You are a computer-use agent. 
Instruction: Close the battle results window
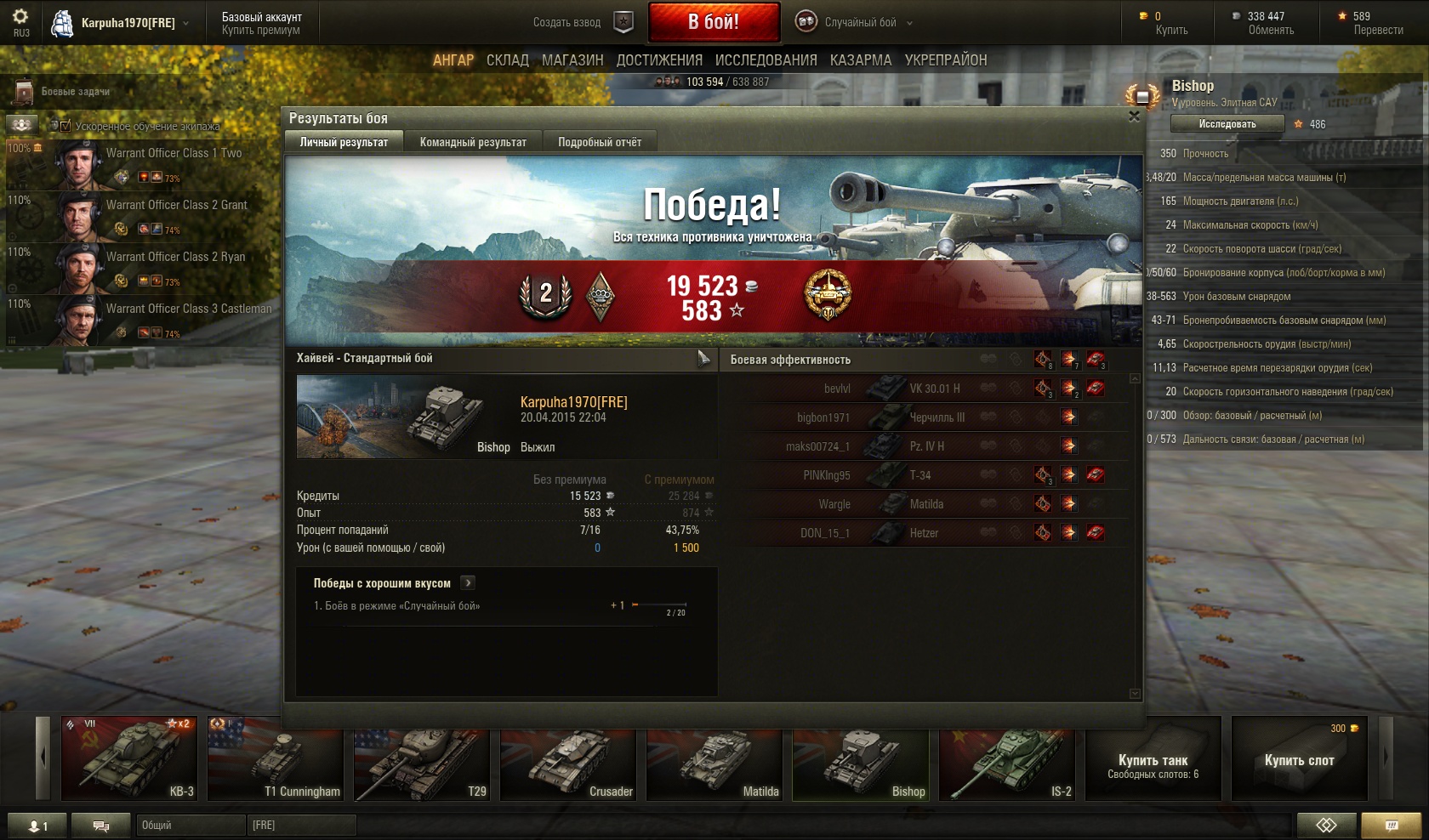click(1134, 116)
